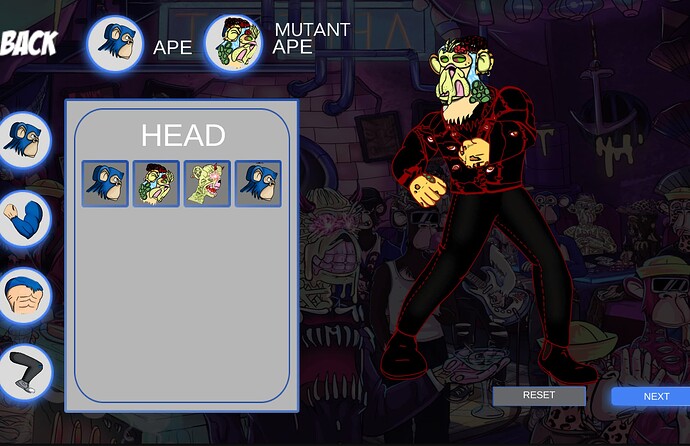690x446 pixels.
Task: Choose the blue APE character type
Action: [x=115, y=44]
